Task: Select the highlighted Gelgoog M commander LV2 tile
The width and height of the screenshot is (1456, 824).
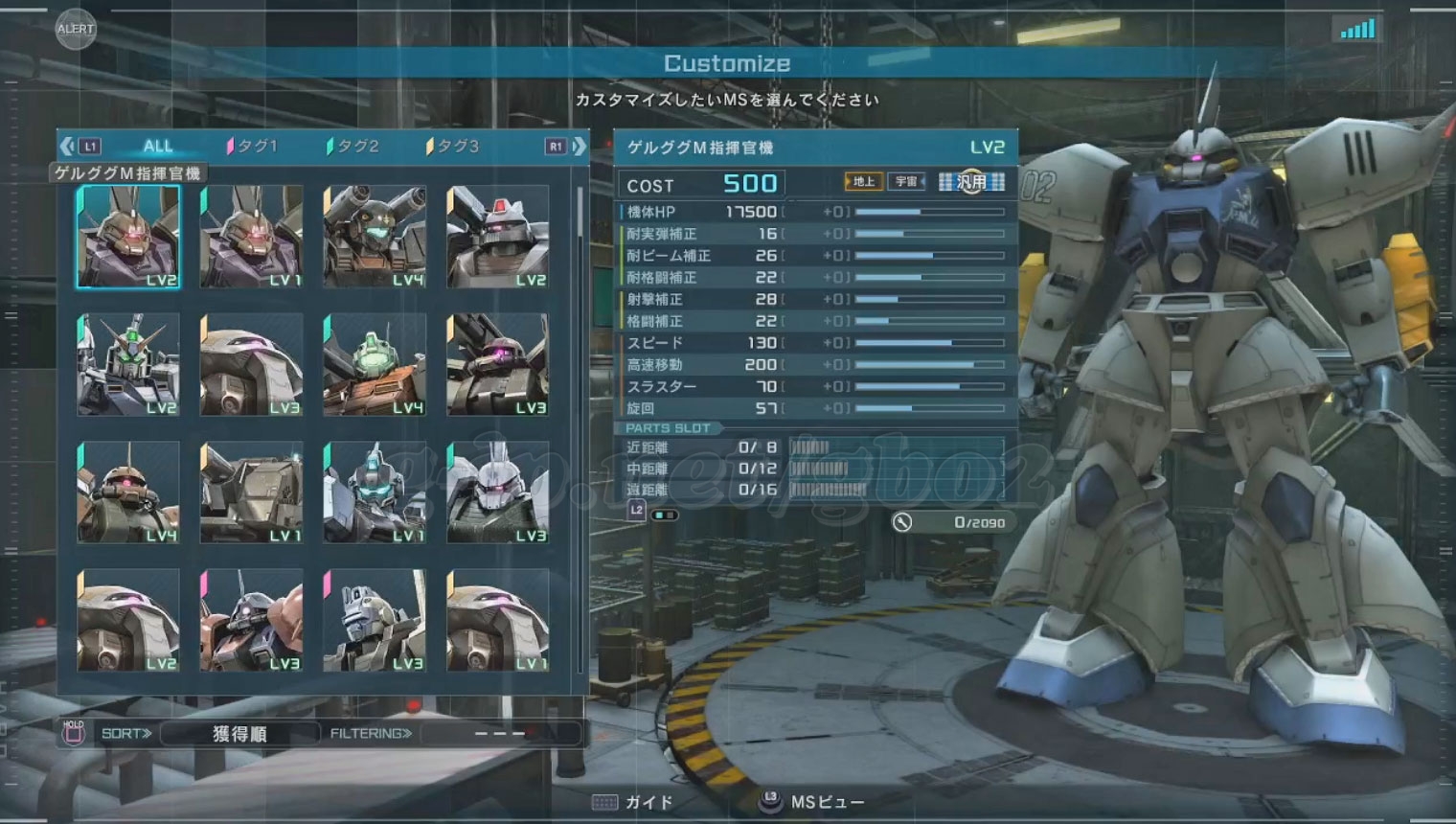Action: click(x=128, y=237)
